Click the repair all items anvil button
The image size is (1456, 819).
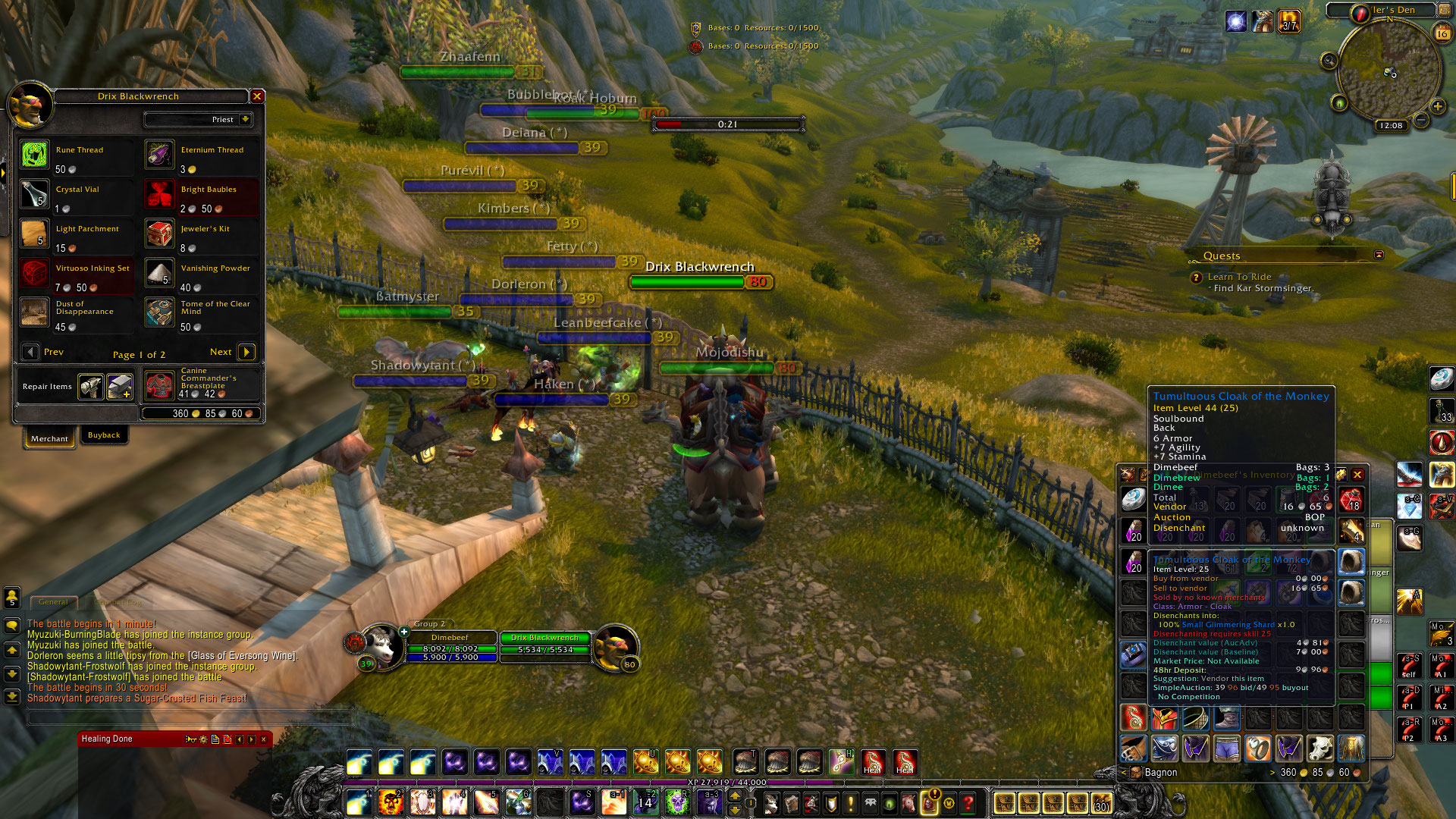tap(120, 386)
